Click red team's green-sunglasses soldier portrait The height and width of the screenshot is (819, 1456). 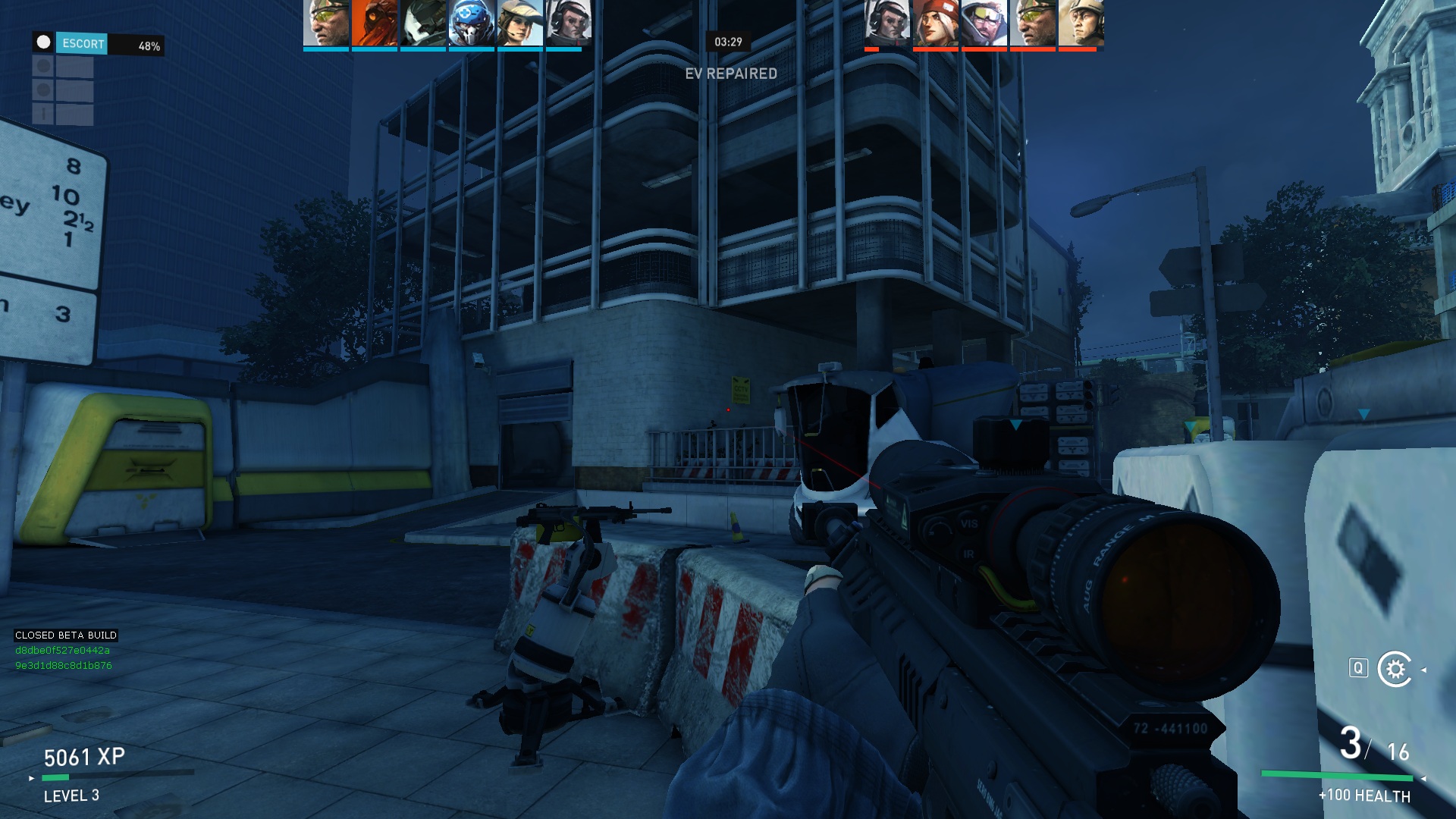(1033, 23)
